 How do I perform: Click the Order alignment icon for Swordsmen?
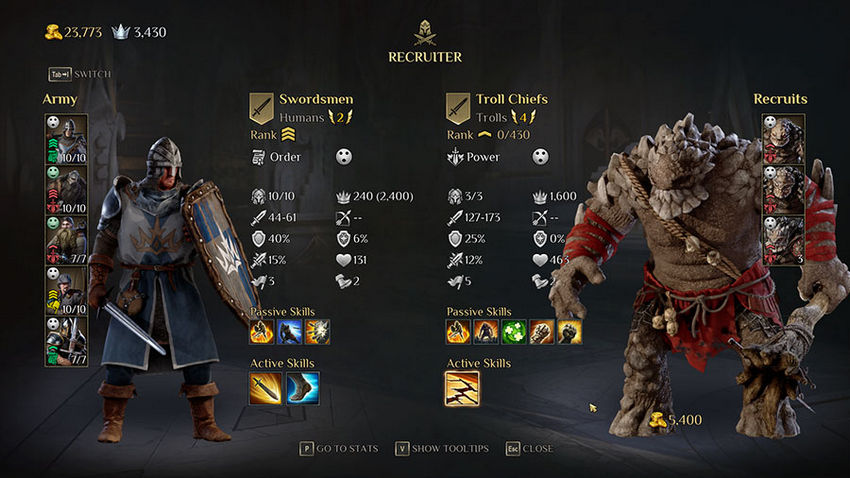pos(258,157)
